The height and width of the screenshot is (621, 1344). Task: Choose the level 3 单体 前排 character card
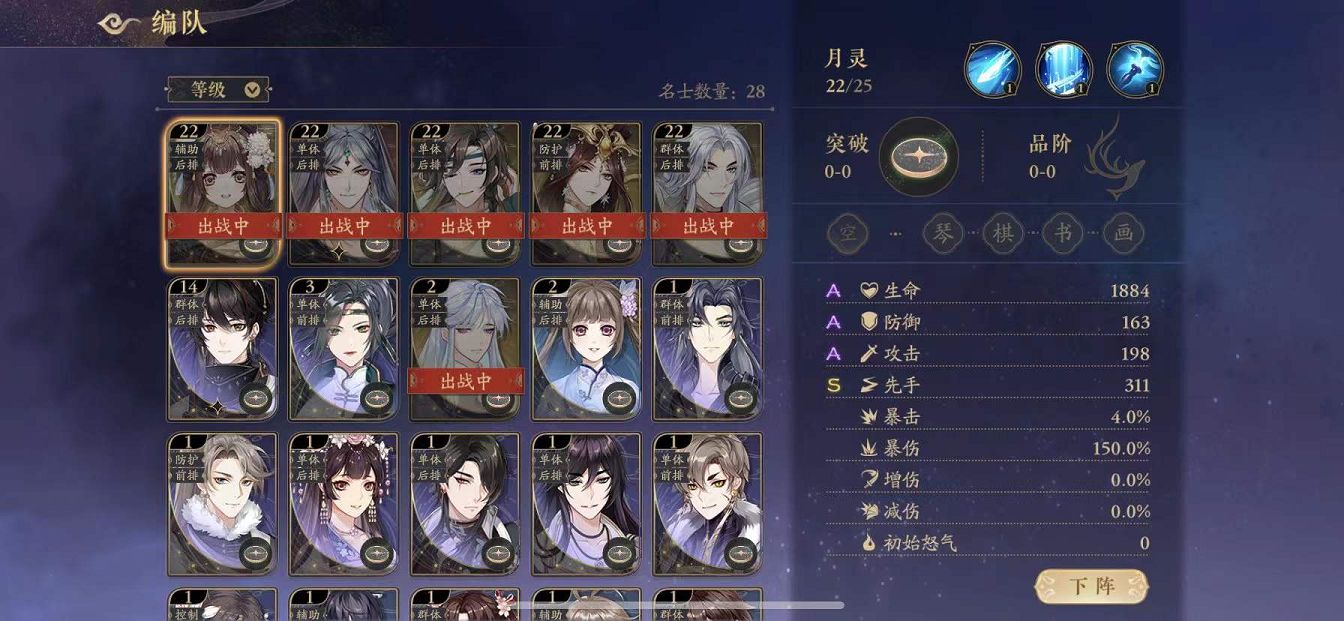pyautogui.click(x=344, y=348)
